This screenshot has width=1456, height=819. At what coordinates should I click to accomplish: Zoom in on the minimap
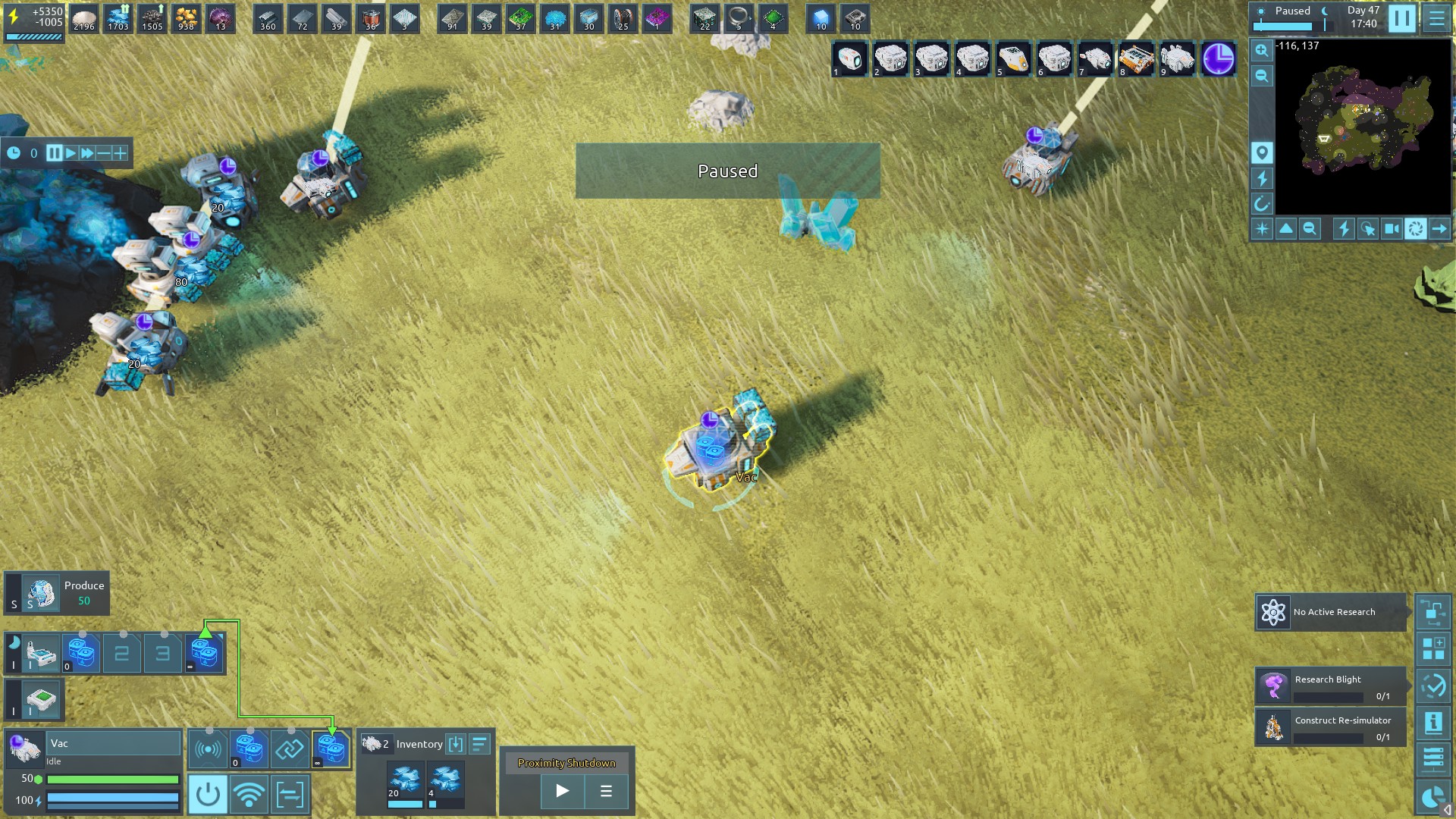[1261, 51]
